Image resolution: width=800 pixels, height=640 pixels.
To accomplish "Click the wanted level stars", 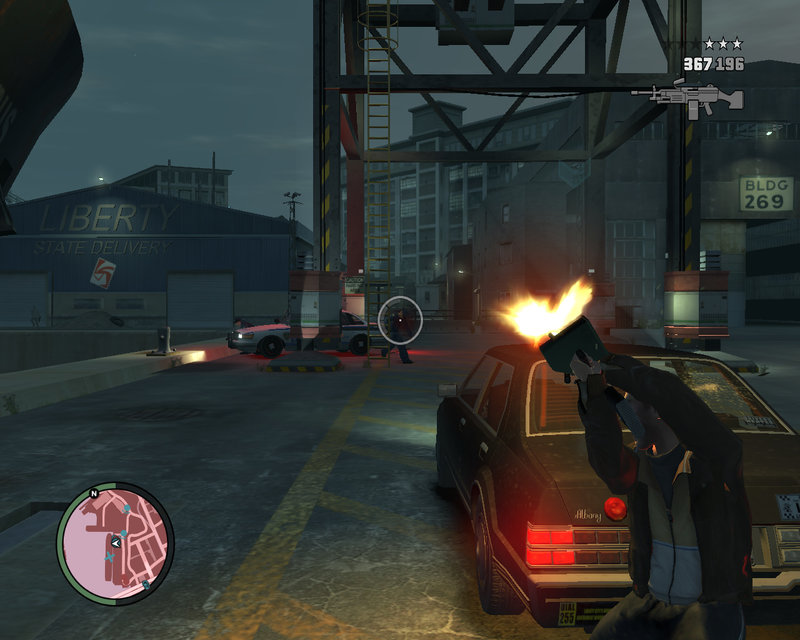I will coord(723,44).
